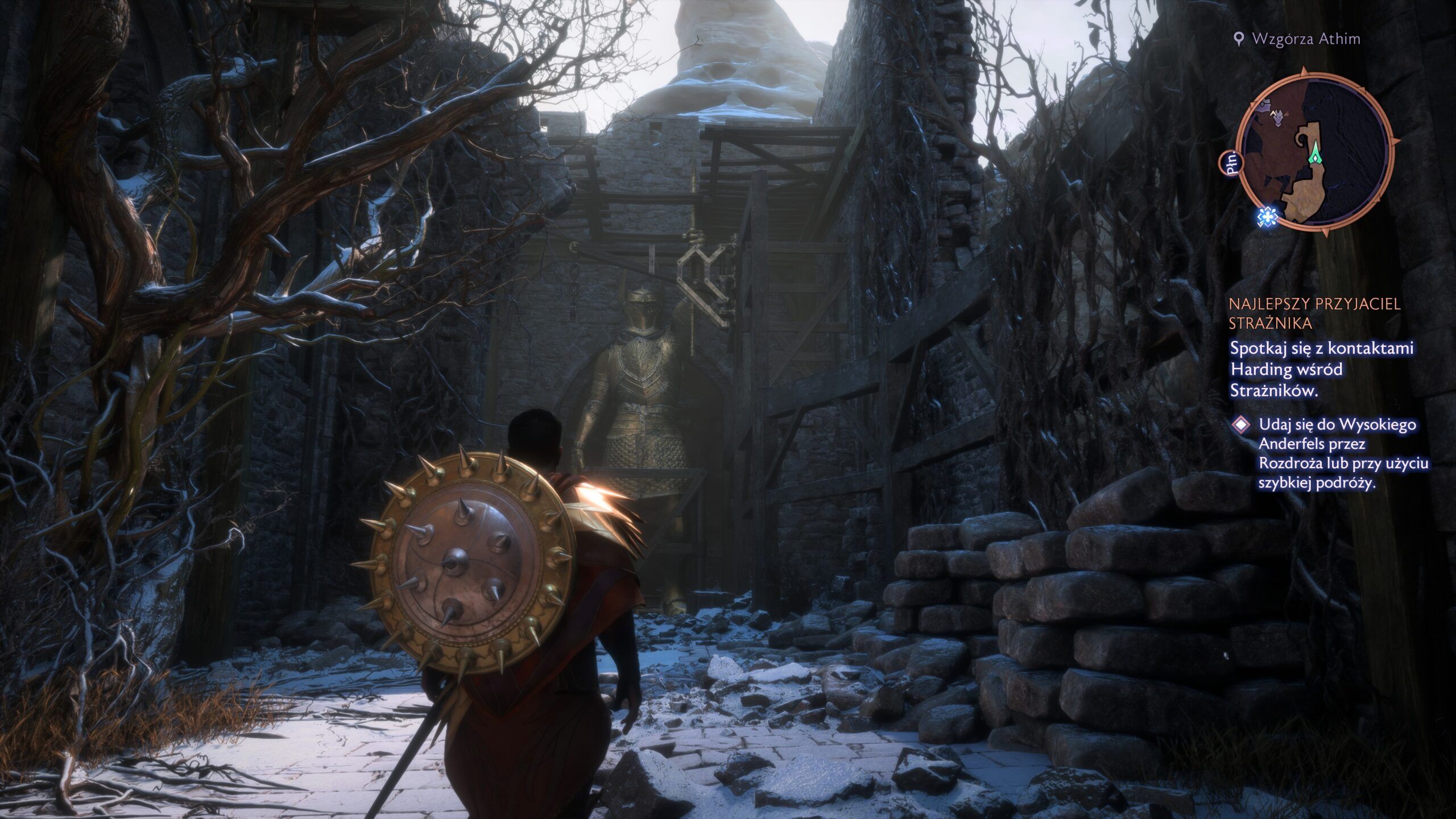The height and width of the screenshot is (819, 1456).
Task: Click the top compass notch of the minimap
Action: pyautogui.click(x=1304, y=69)
